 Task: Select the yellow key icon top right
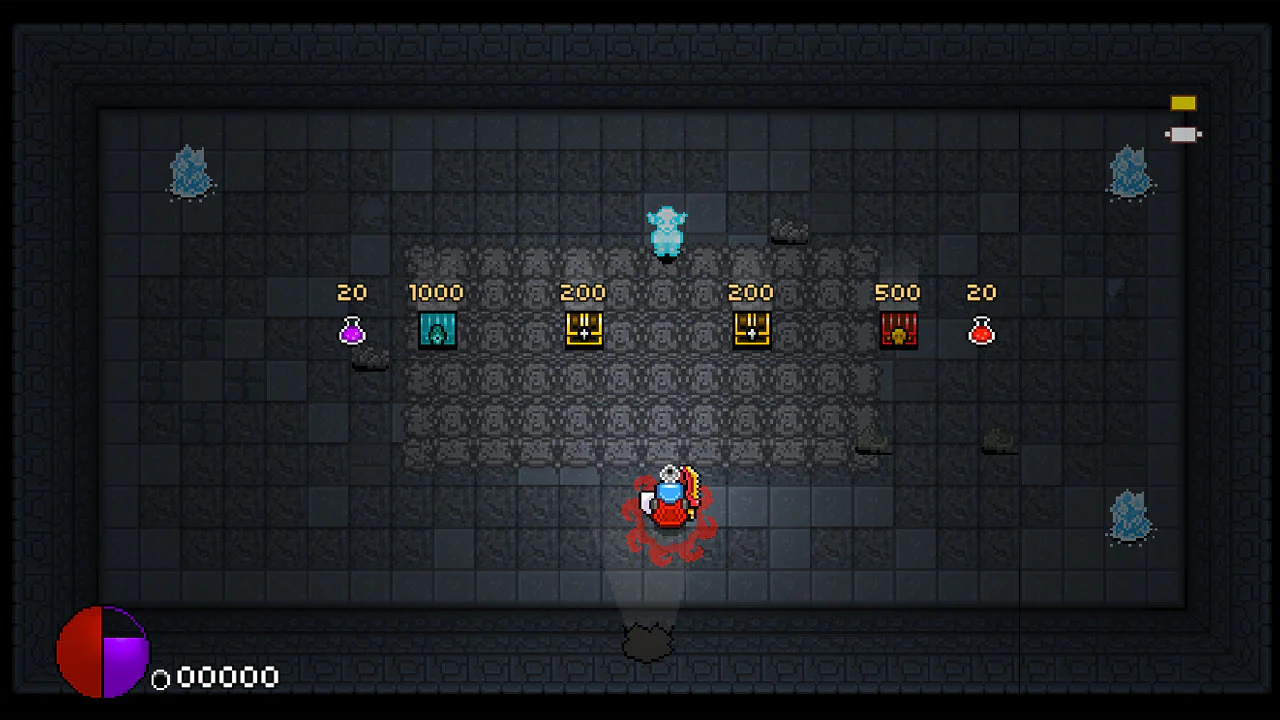1183,103
